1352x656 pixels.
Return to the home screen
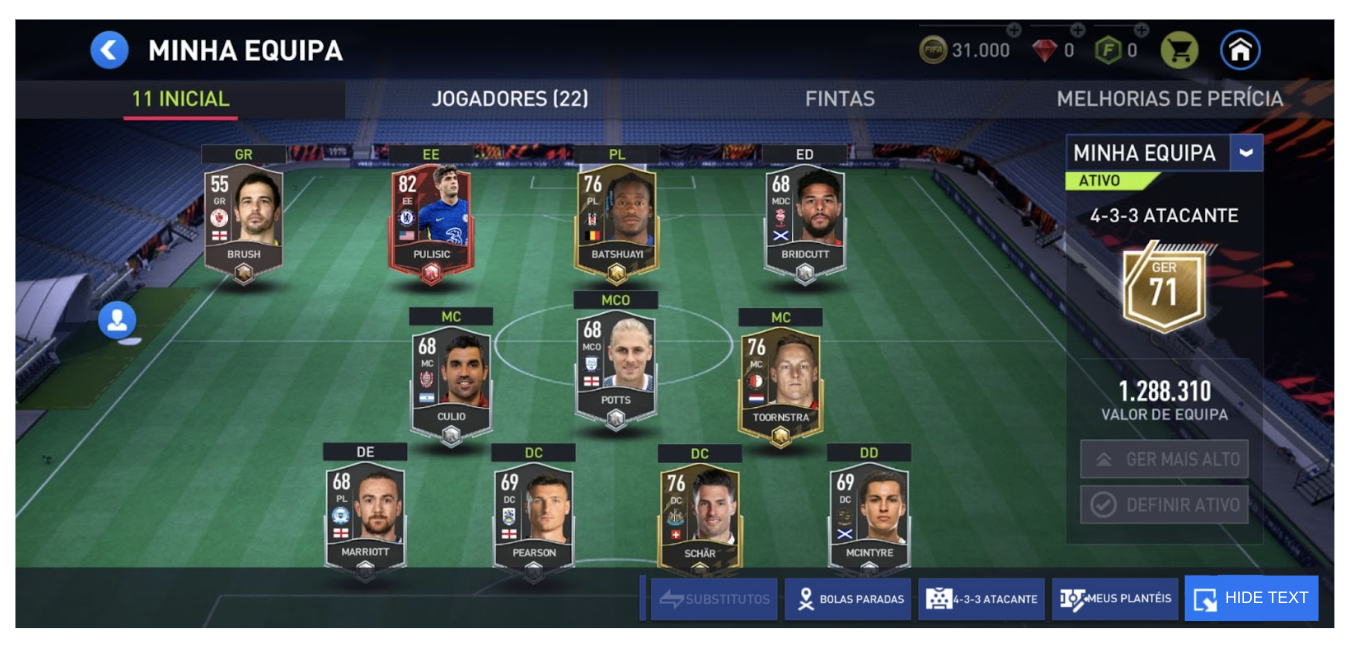[x=1240, y=50]
